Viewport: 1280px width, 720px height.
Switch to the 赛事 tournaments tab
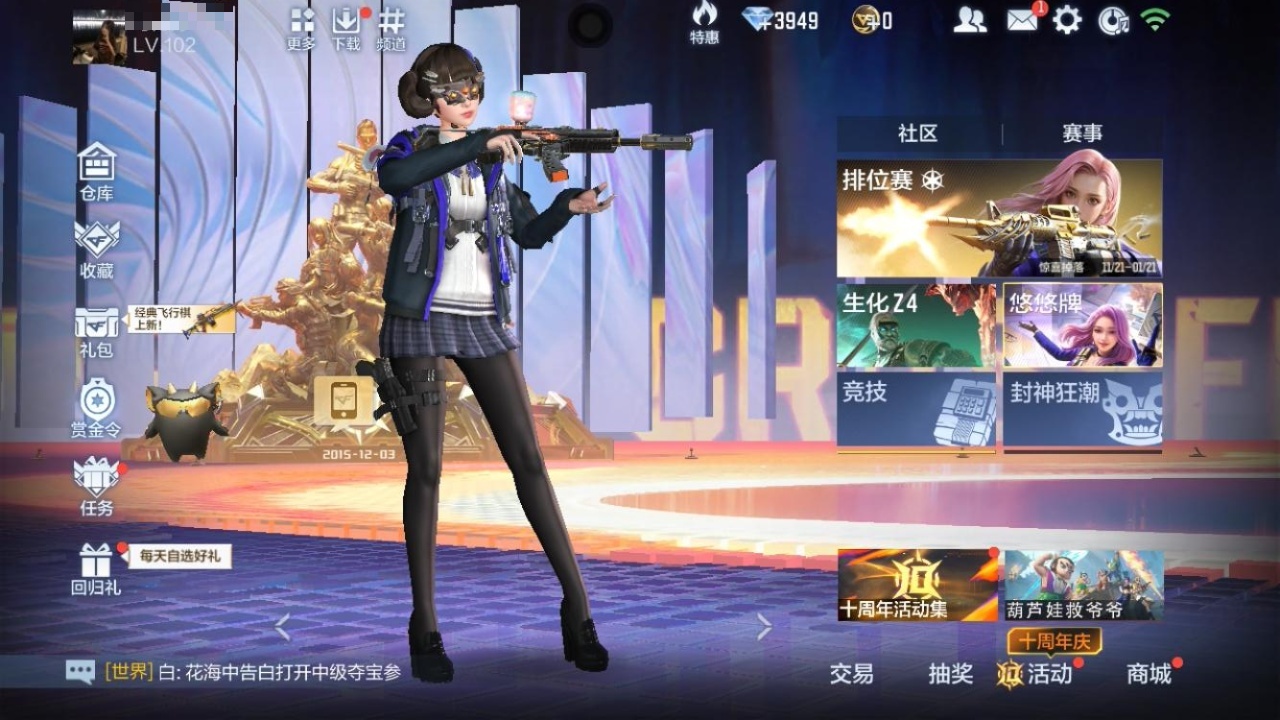pyautogui.click(x=1082, y=134)
